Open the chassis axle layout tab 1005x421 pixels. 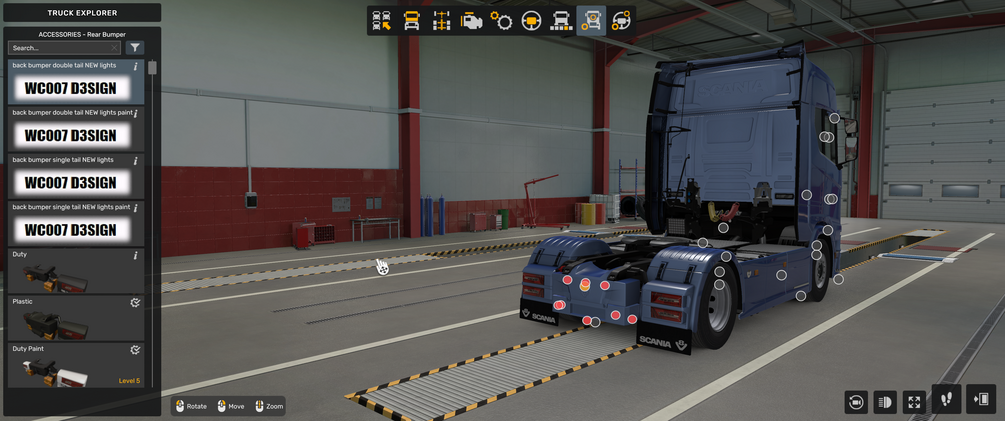pyautogui.click(x=441, y=21)
